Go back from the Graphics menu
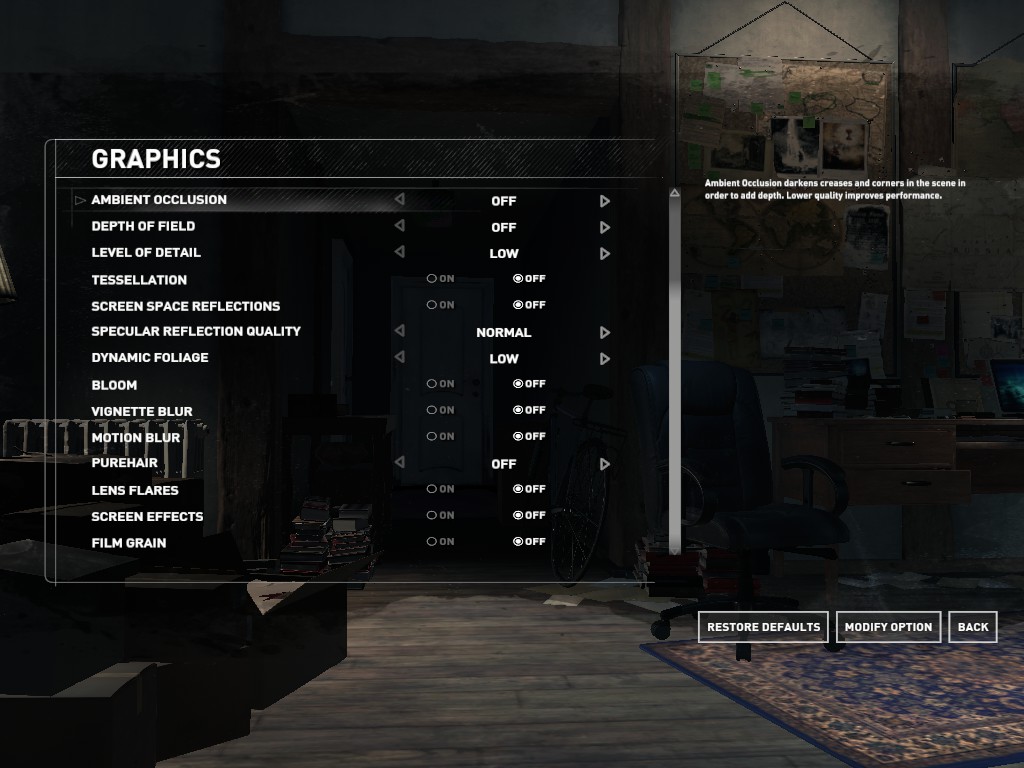This screenshot has width=1024, height=768. click(972, 627)
